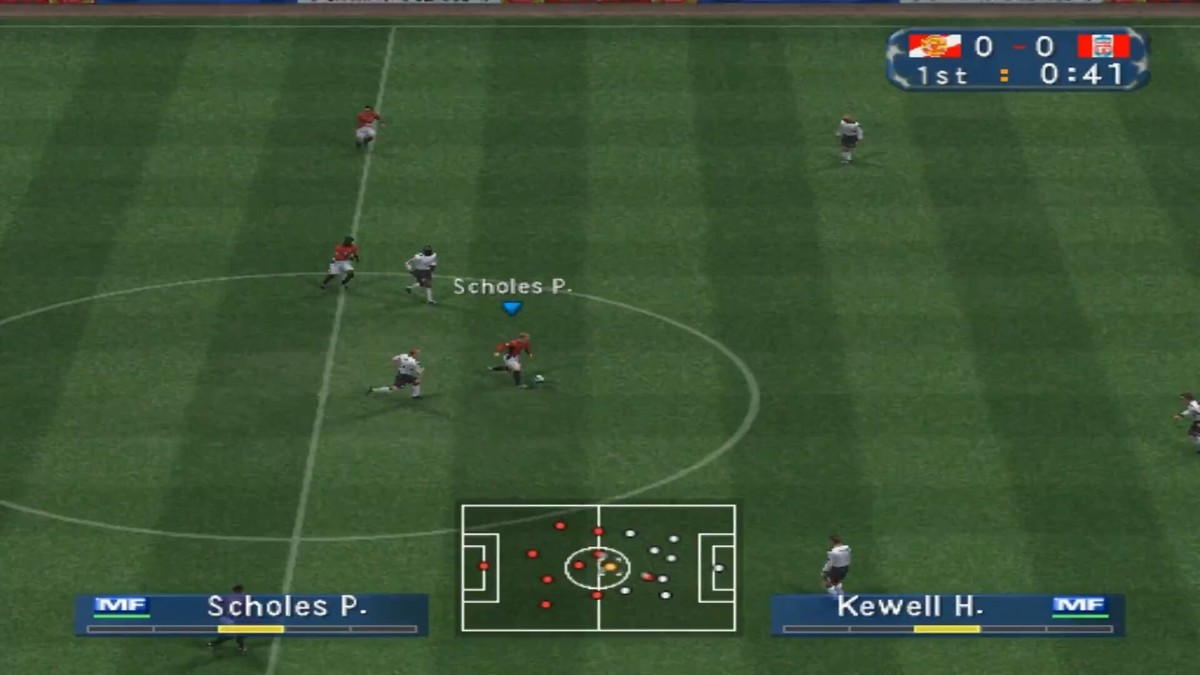Click the blue cursor arrow above Scholes
The image size is (1200, 675).
coord(512,309)
